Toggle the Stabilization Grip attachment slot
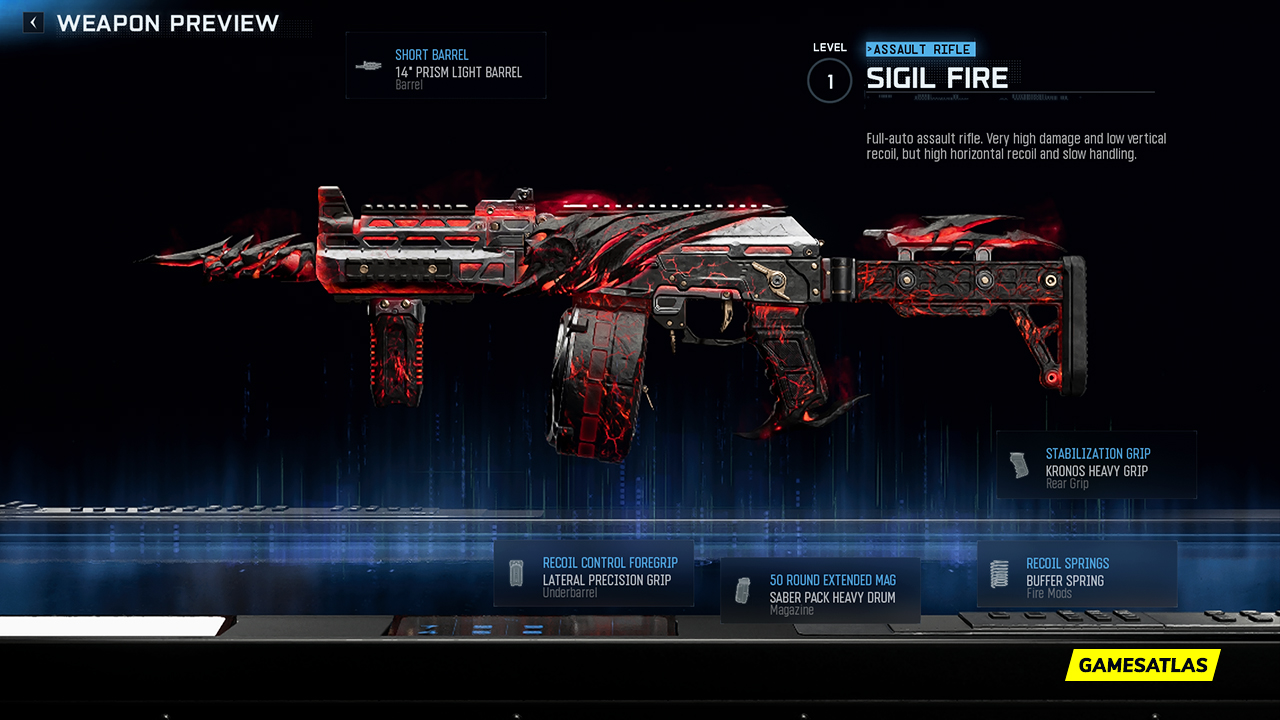 [1096, 464]
